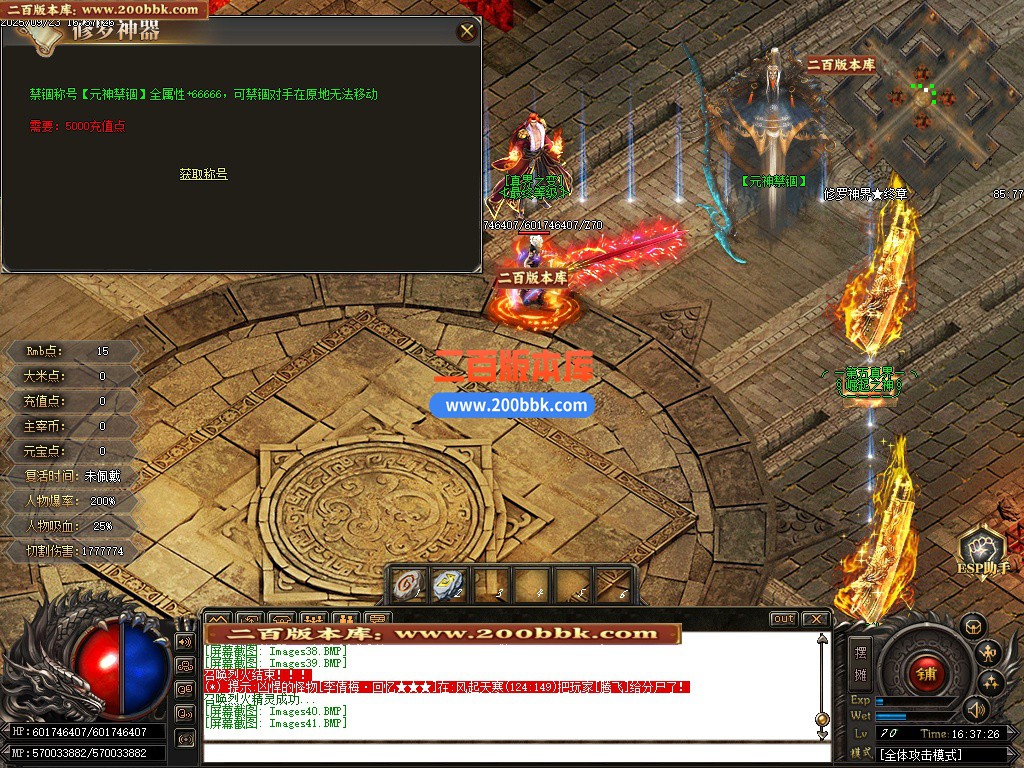This screenshot has height=768, width=1024.
Task: Use the blue stone in hotbar slot 2
Action: click(448, 584)
